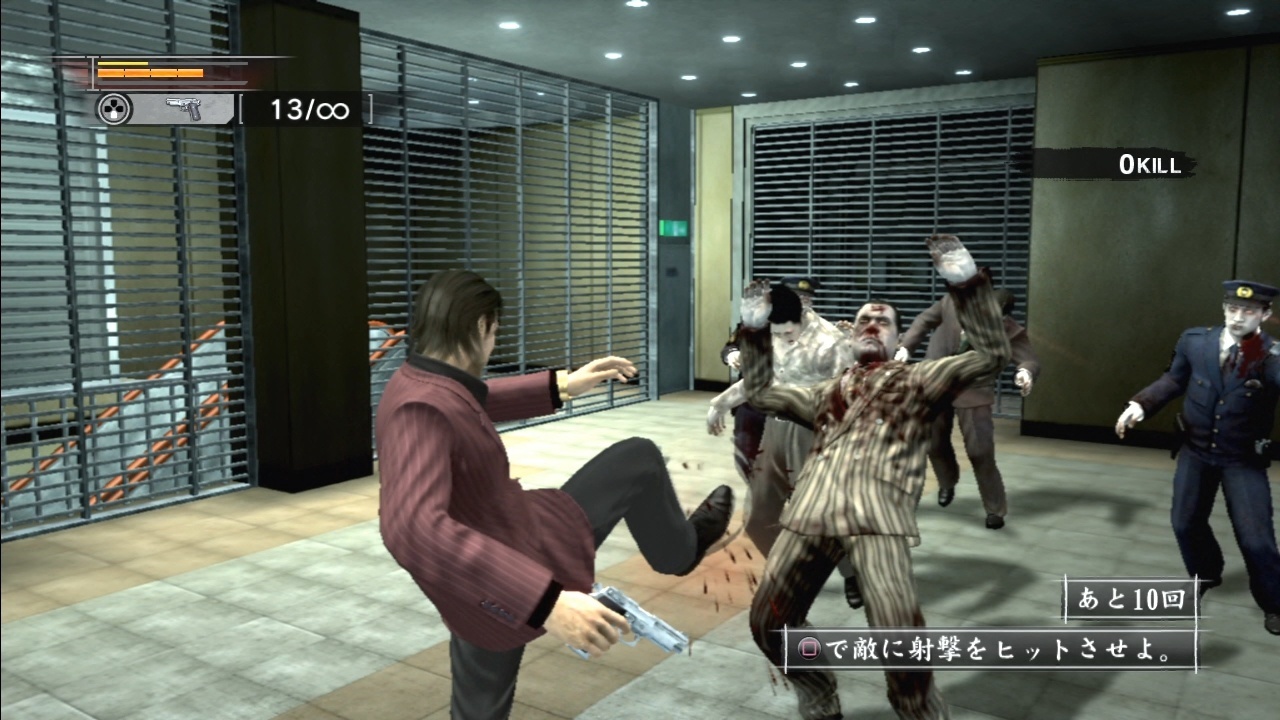Select the equipped pistol icon in the HUD
Image resolution: width=1280 pixels, height=720 pixels.
pyautogui.click(x=185, y=108)
